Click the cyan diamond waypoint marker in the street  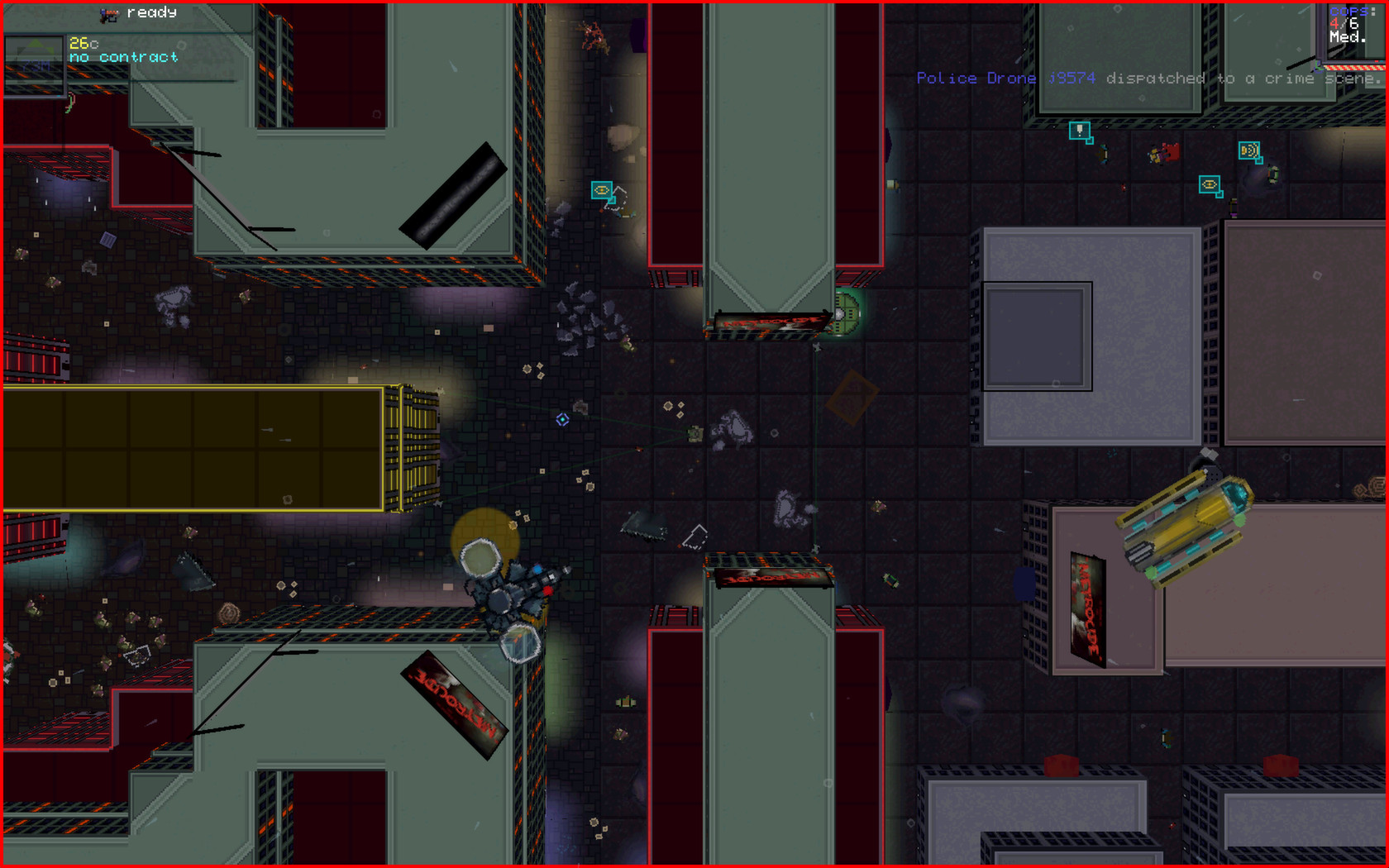564,420
